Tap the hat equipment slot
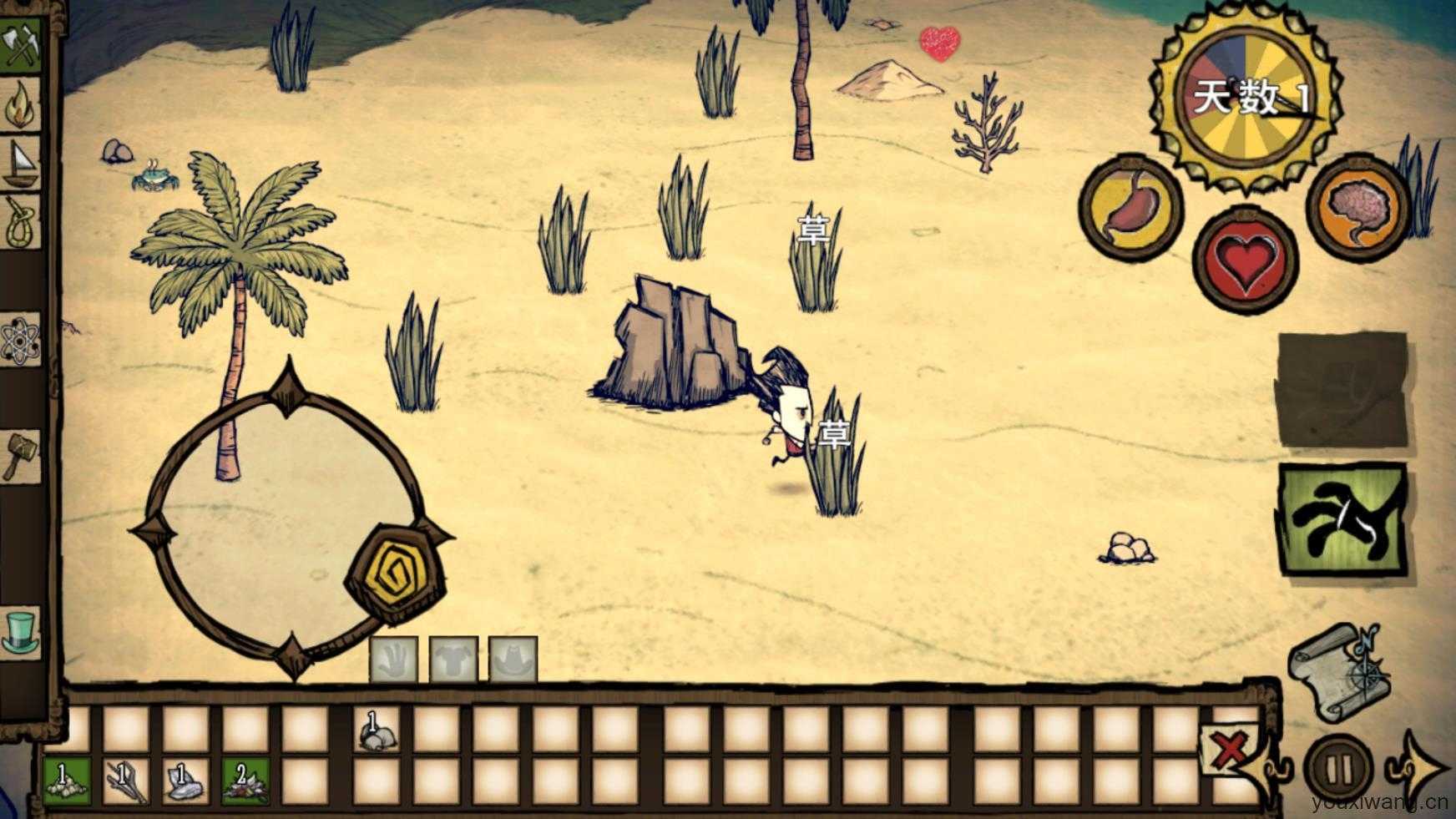The height and width of the screenshot is (819, 1456). click(x=513, y=661)
